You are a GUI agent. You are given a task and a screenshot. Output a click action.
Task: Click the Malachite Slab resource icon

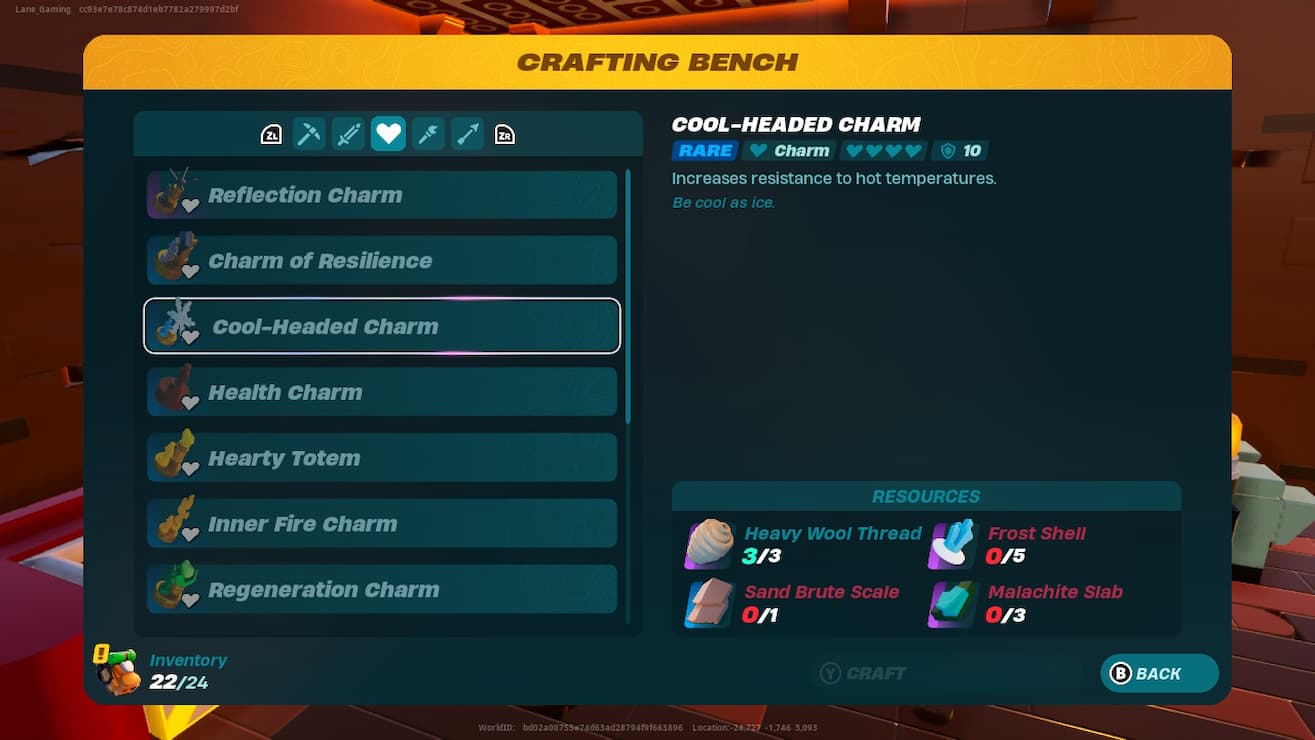coord(950,602)
